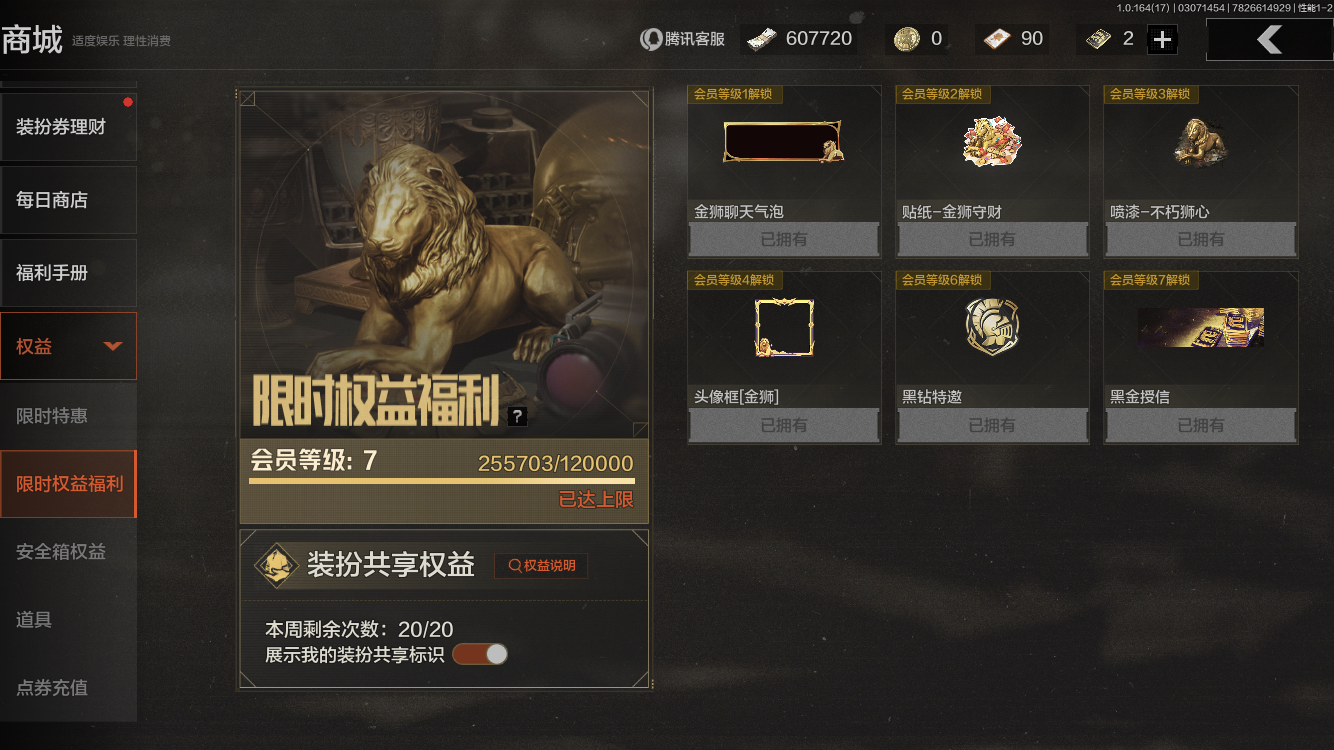Click the membership level progress bar
Screen dimensions: 1334x750
coord(443,479)
